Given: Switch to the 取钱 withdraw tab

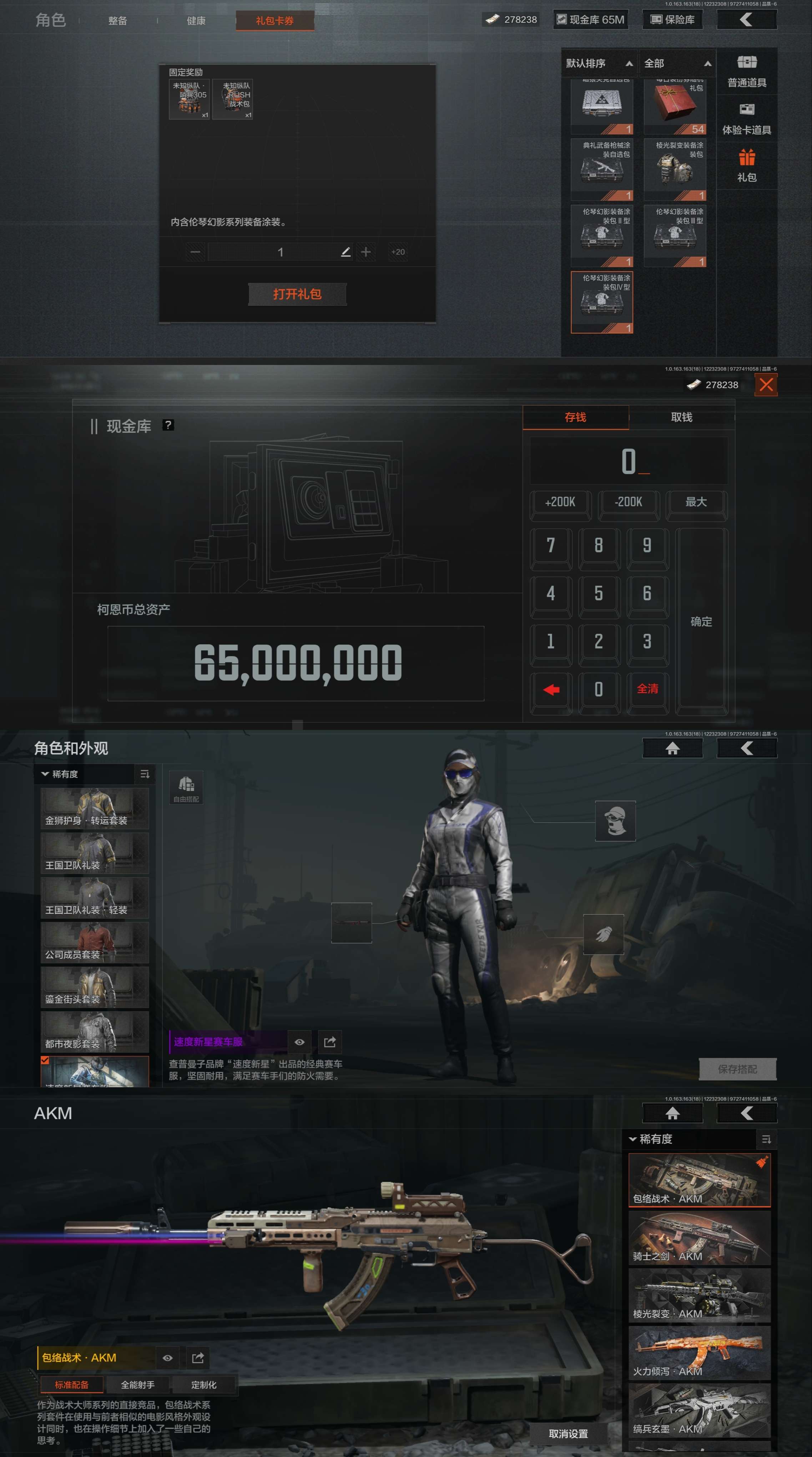Looking at the screenshot, I should click(x=681, y=417).
